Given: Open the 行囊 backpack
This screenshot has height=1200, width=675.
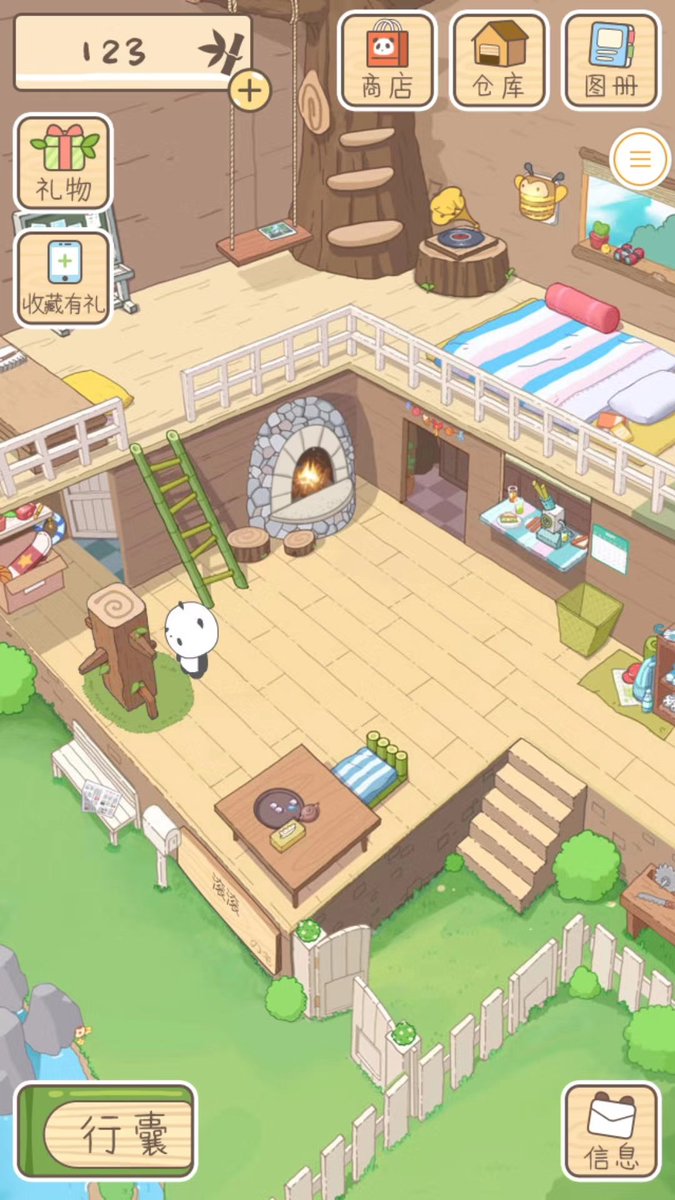Looking at the screenshot, I should (x=106, y=1130).
